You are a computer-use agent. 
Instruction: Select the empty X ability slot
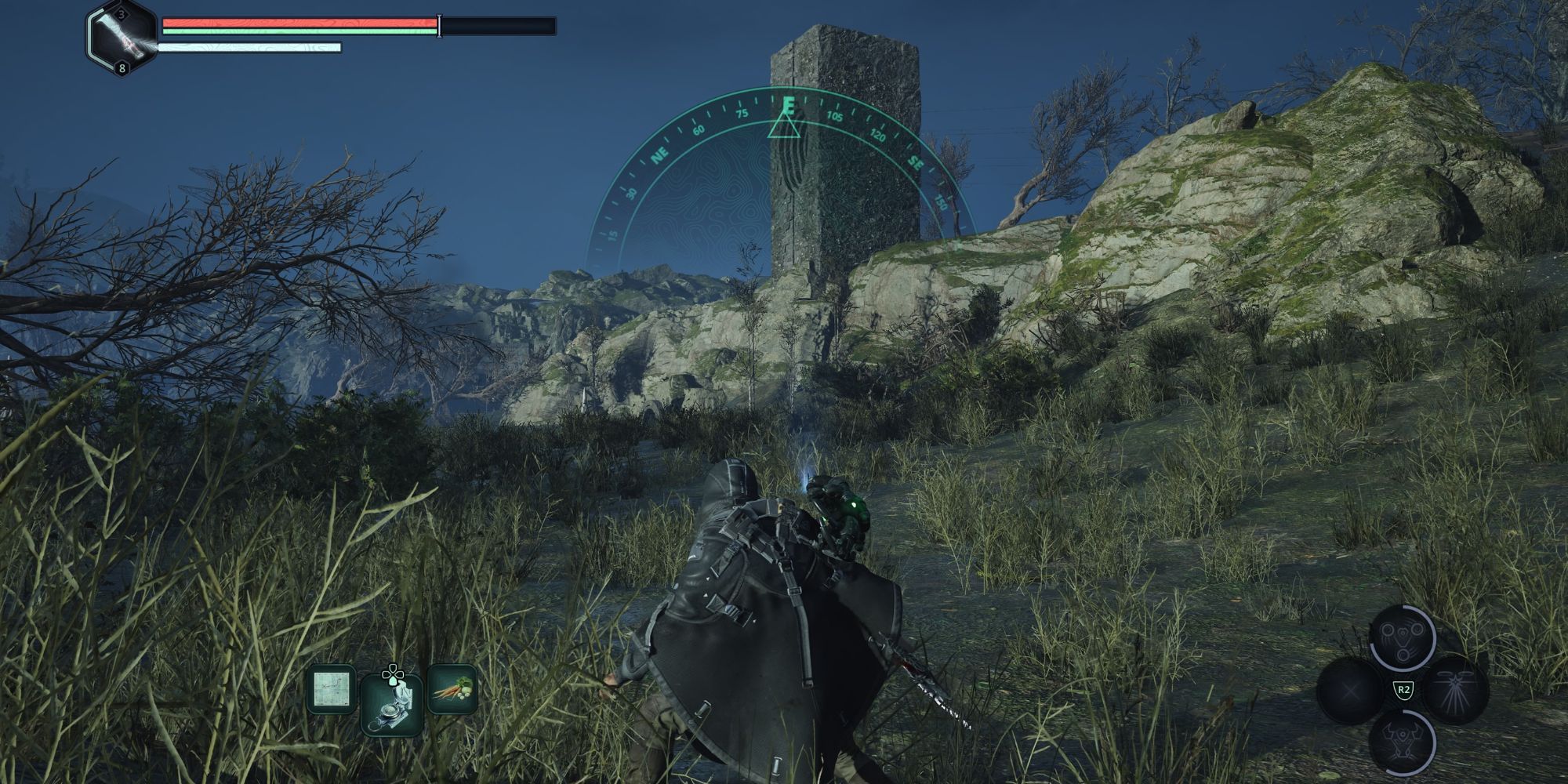click(x=1350, y=690)
